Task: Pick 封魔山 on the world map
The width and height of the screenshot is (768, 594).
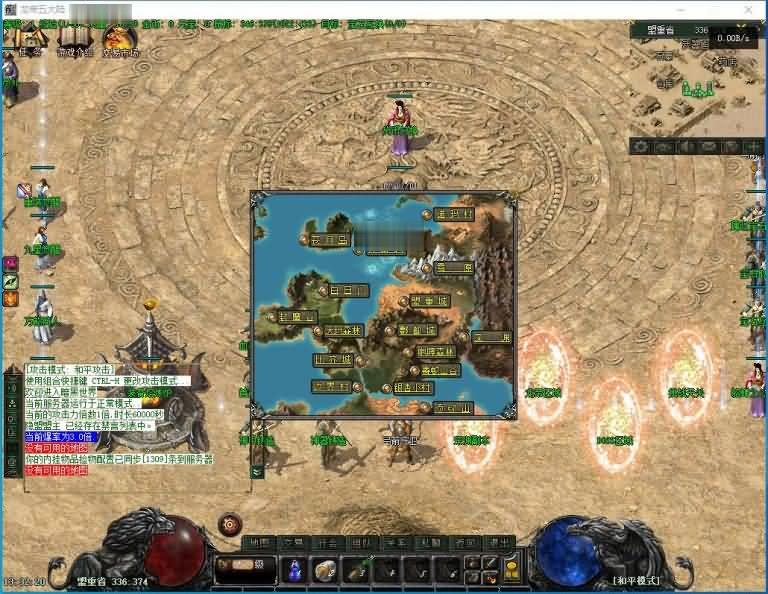Action: click(x=295, y=316)
